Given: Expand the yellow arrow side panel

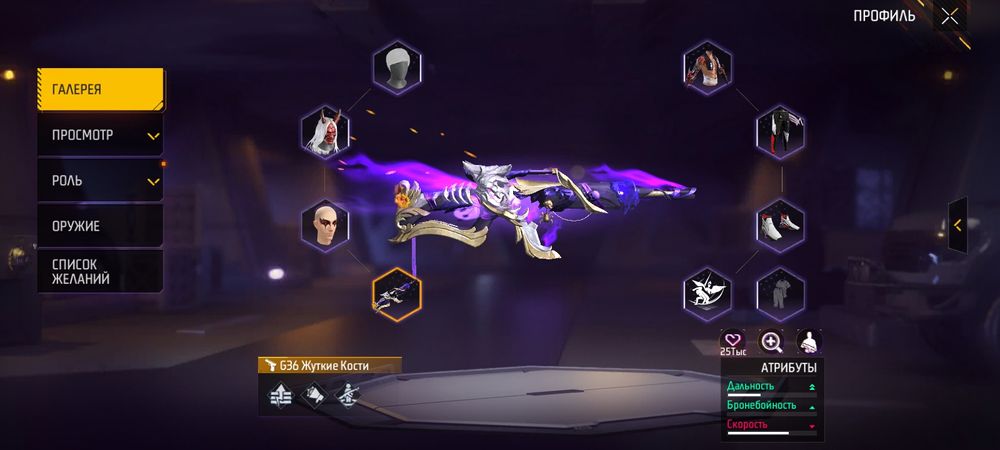Looking at the screenshot, I should [x=958, y=225].
